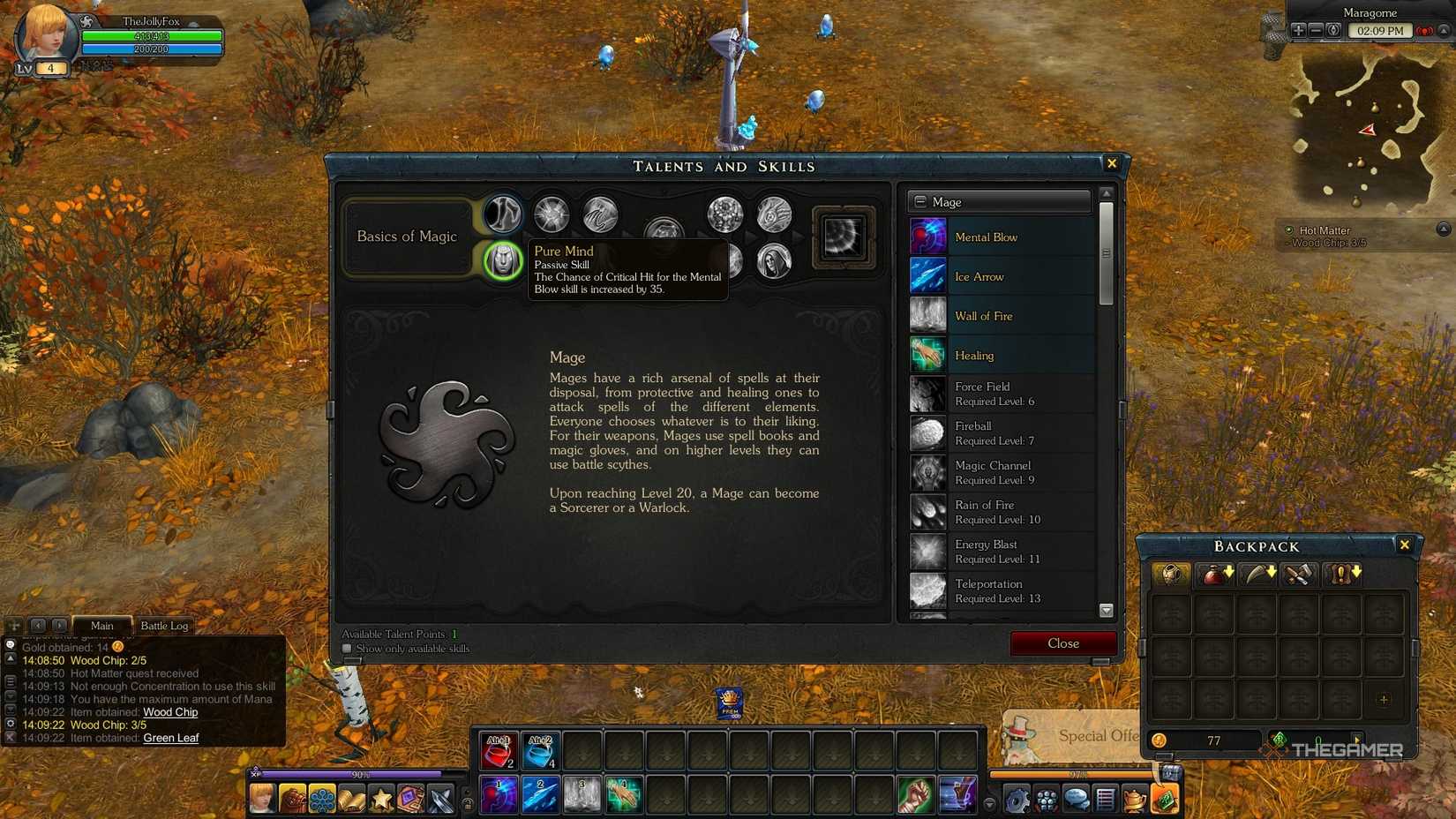Click the scroll-down arrow of the Mage skill list
Screen dimensions: 1456x819
[x=1107, y=610]
